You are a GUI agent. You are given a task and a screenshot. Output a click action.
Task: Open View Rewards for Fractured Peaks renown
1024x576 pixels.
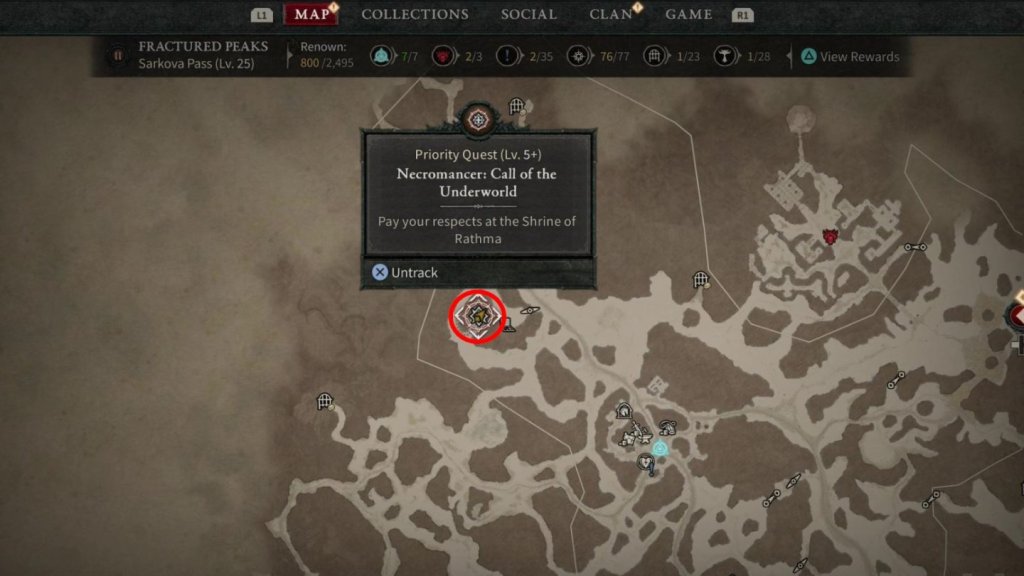tap(851, 57)
